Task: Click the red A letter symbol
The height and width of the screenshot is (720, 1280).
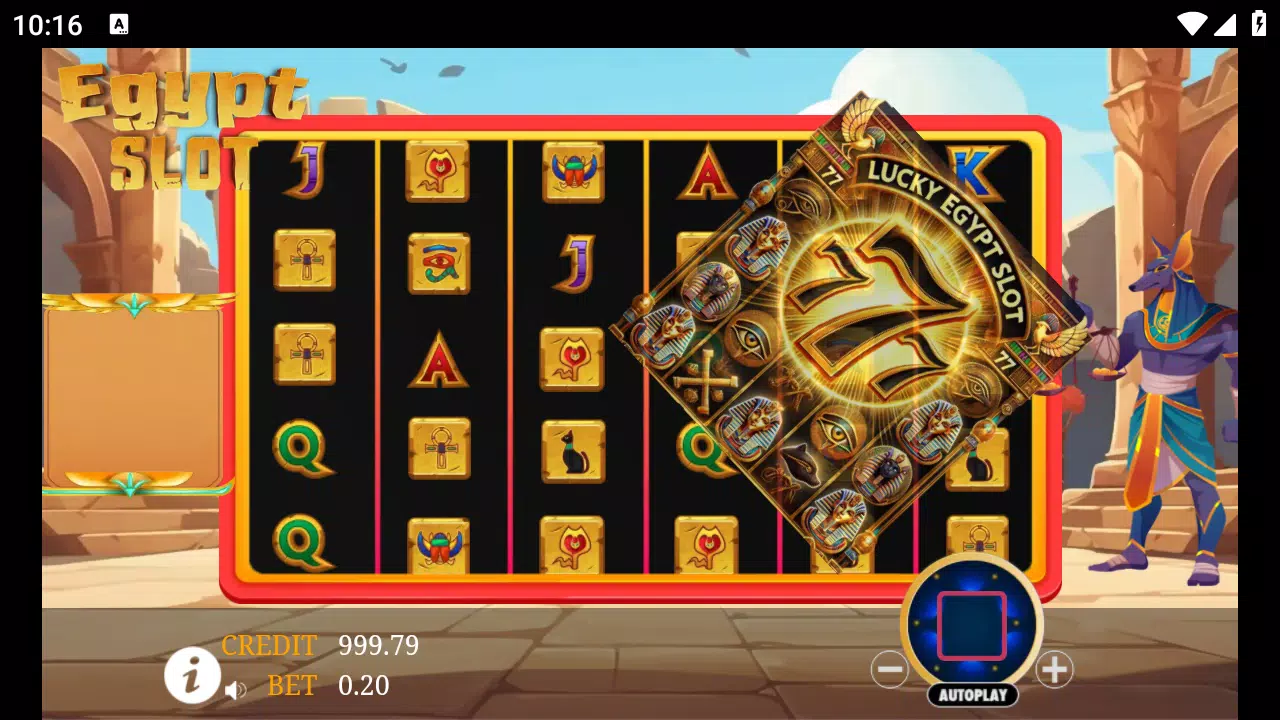Action: [x=438, y=360]
